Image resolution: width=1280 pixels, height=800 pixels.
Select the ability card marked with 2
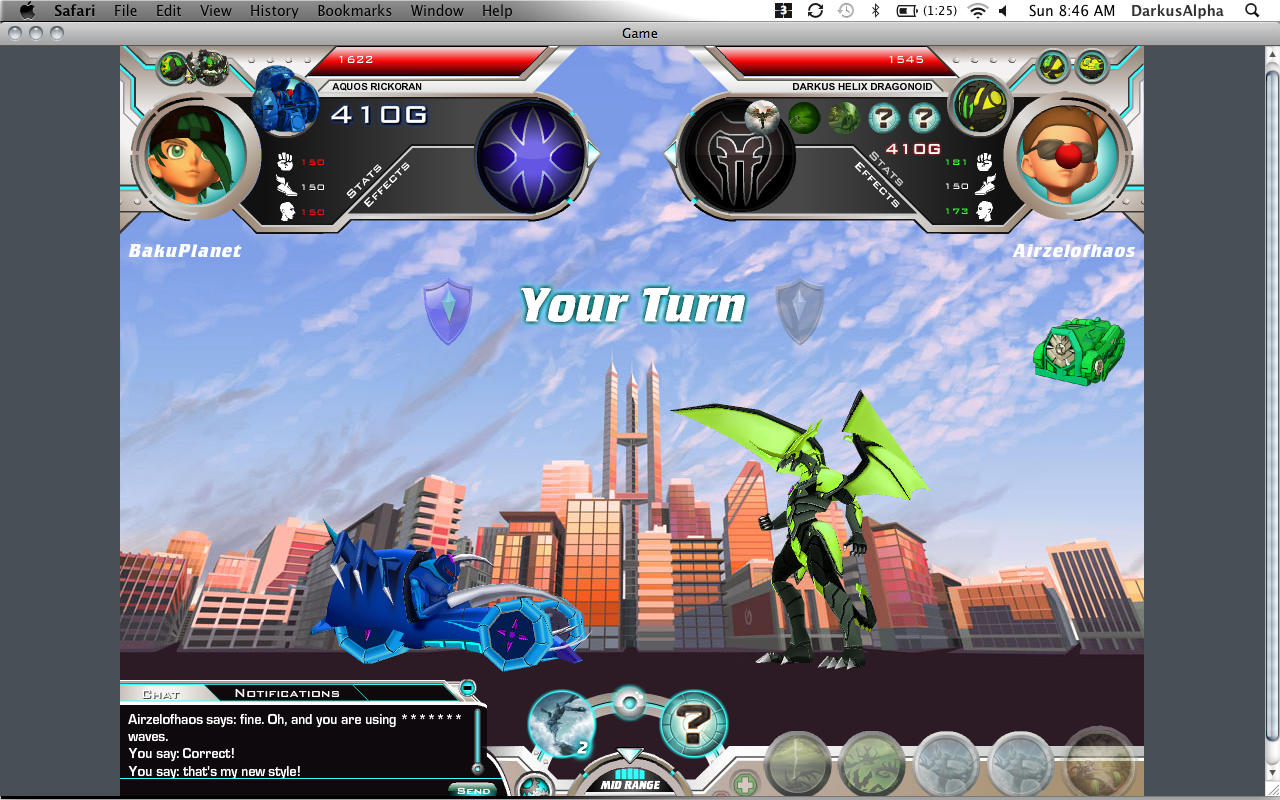coord(561,723)
